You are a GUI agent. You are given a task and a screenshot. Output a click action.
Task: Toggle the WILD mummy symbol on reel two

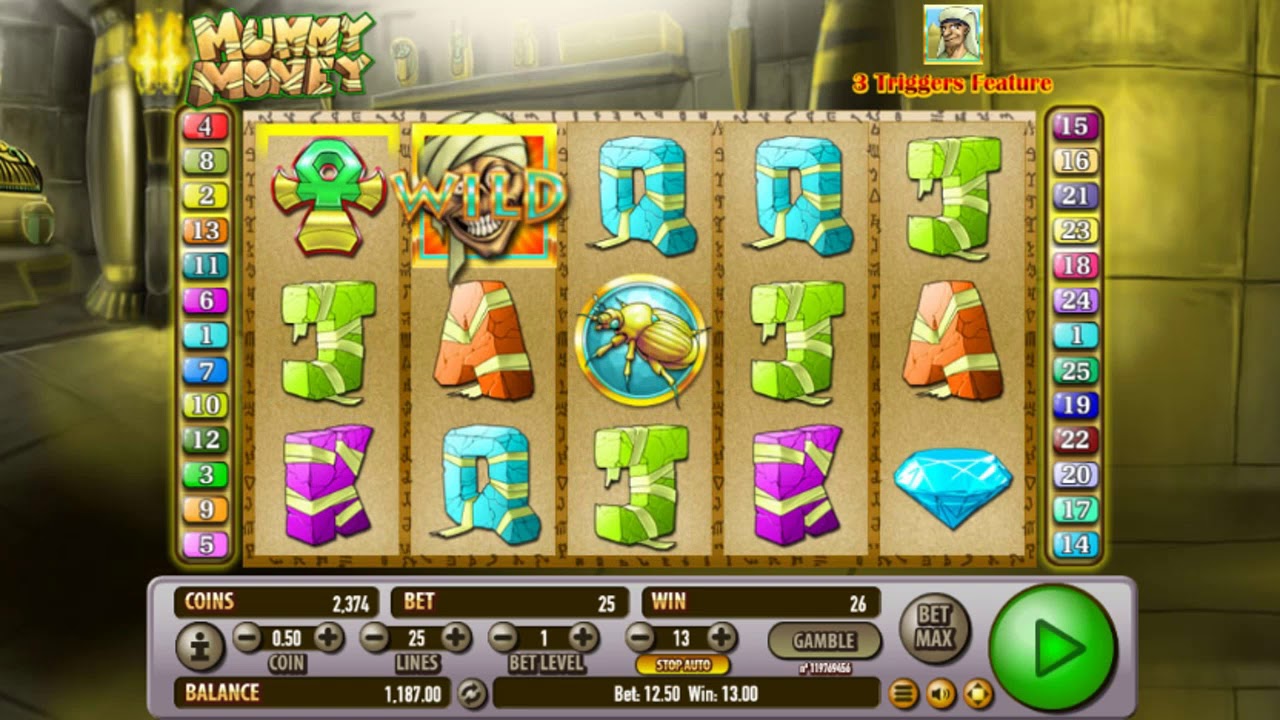484,195
